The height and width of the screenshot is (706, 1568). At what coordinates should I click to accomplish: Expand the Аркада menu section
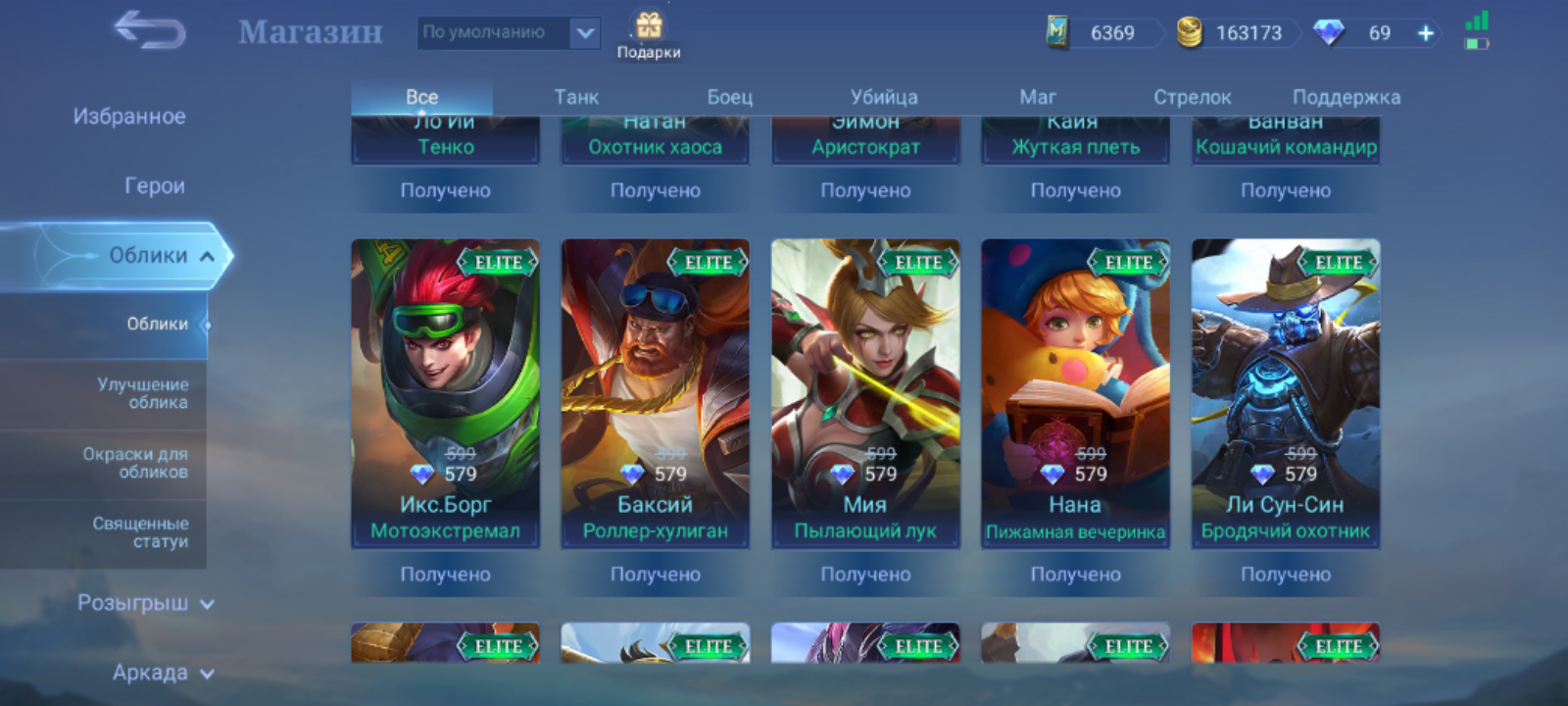(x=162, y=673)
